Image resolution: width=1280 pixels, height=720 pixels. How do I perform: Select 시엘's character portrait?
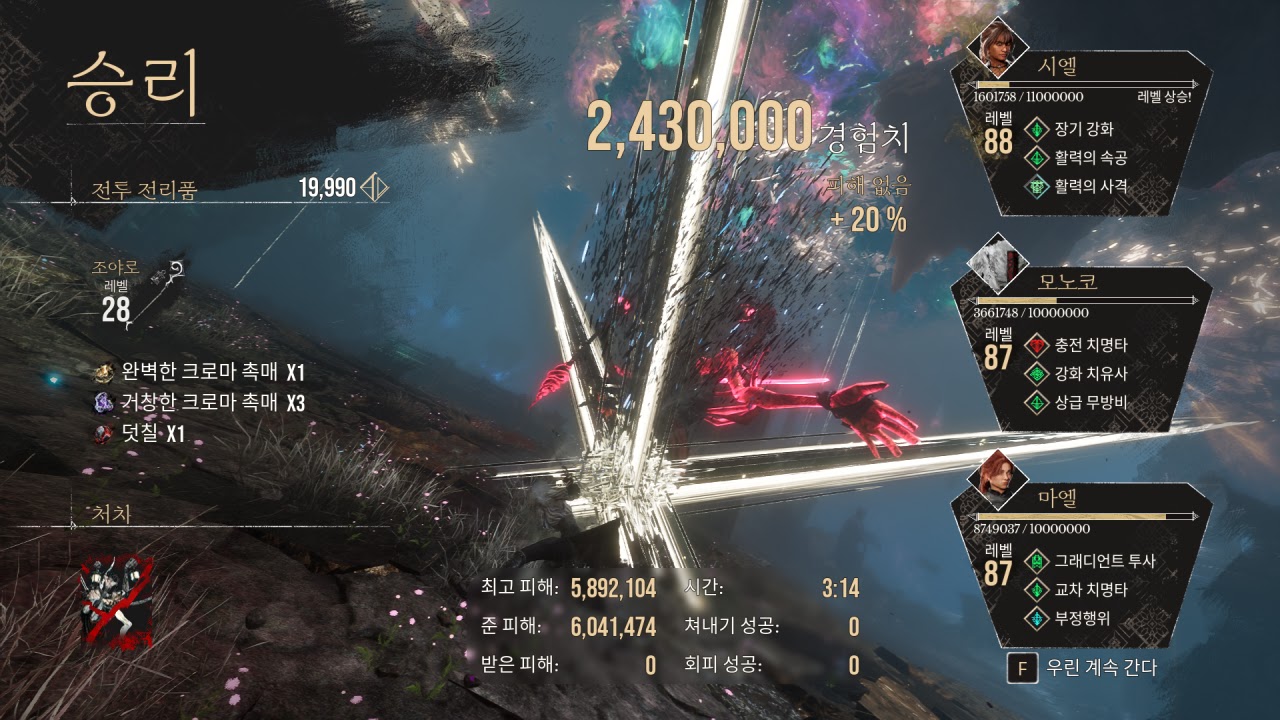click(x=1001, y=42)
